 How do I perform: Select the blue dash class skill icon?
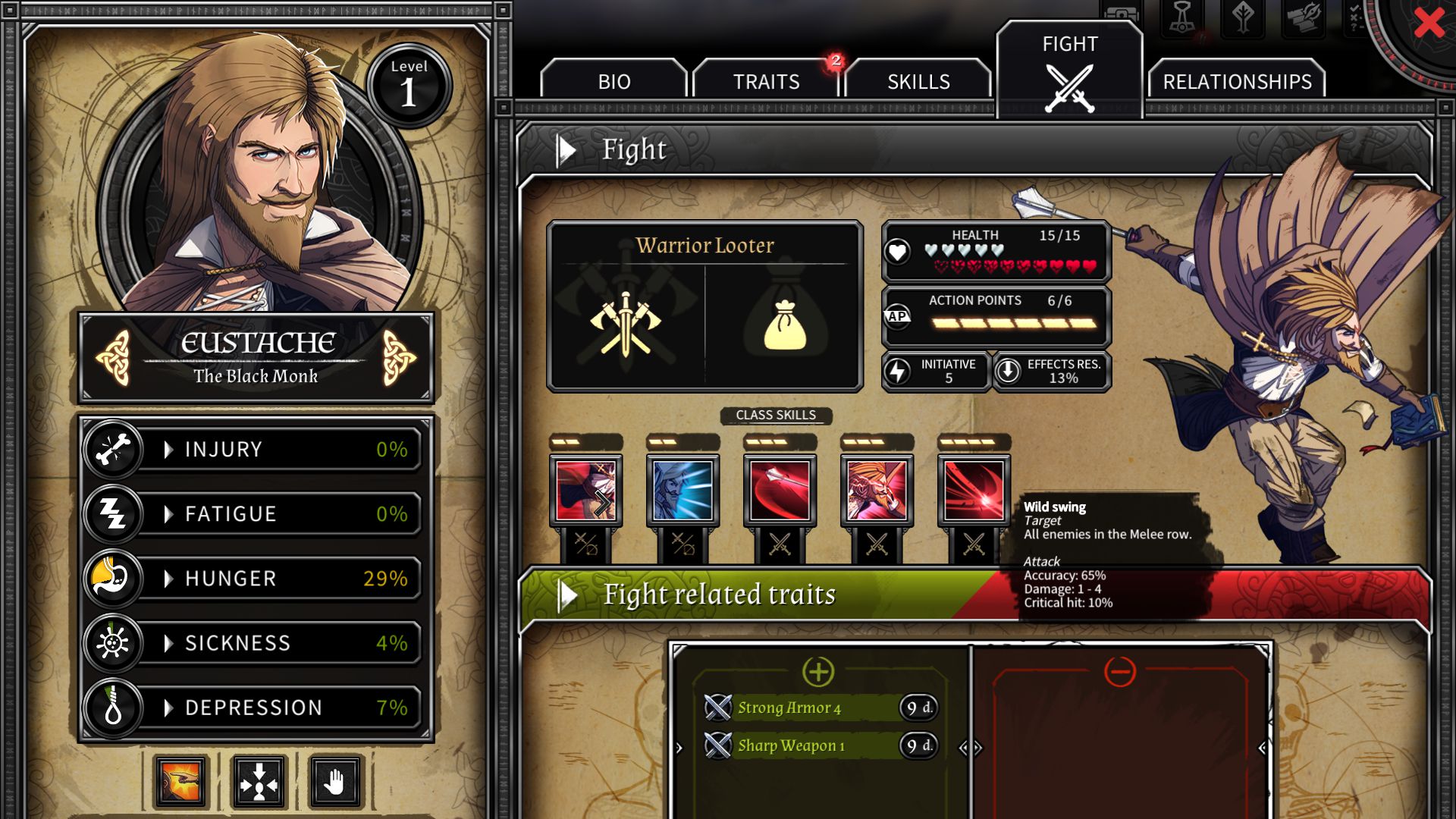(x=682, y=490)
